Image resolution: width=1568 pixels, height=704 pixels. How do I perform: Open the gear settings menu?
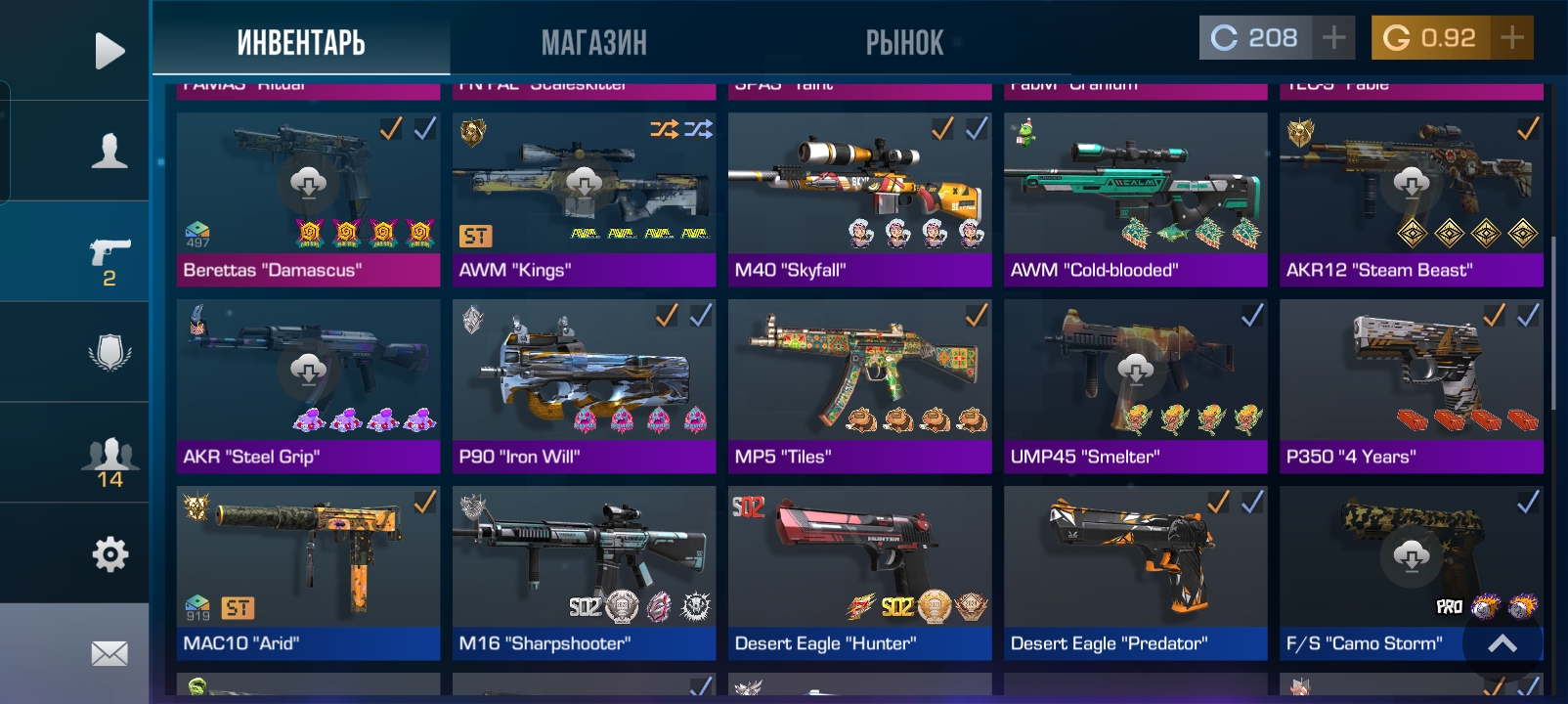click(109, 554)
